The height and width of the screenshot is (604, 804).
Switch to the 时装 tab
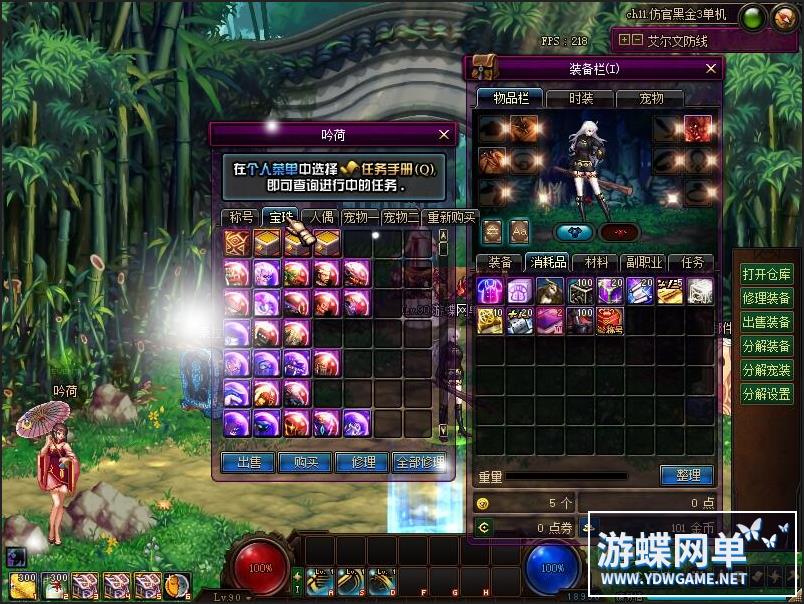pos(581,98)
